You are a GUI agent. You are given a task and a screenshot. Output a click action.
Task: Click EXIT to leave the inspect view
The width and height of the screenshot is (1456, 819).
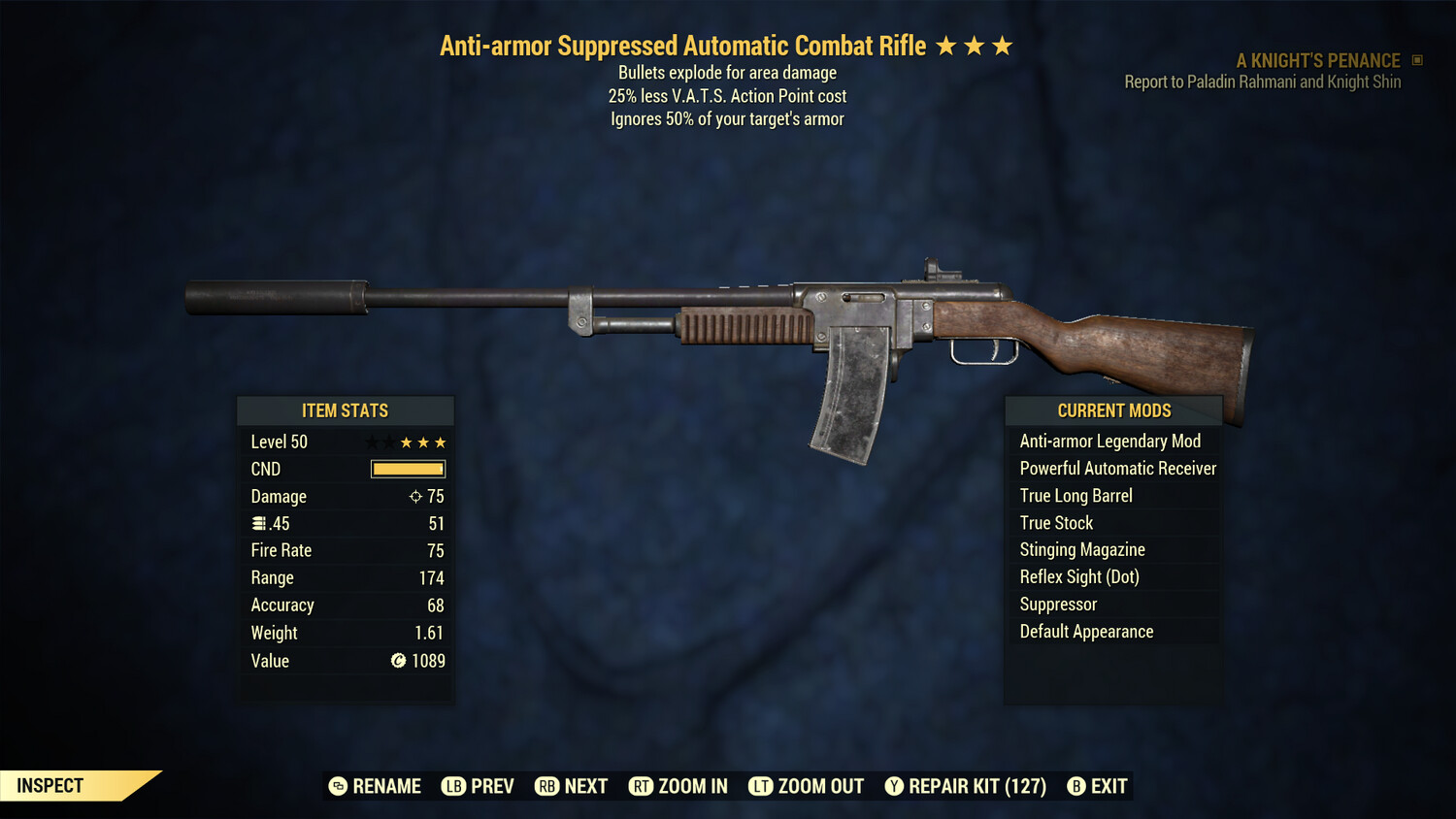(1109, 786)
